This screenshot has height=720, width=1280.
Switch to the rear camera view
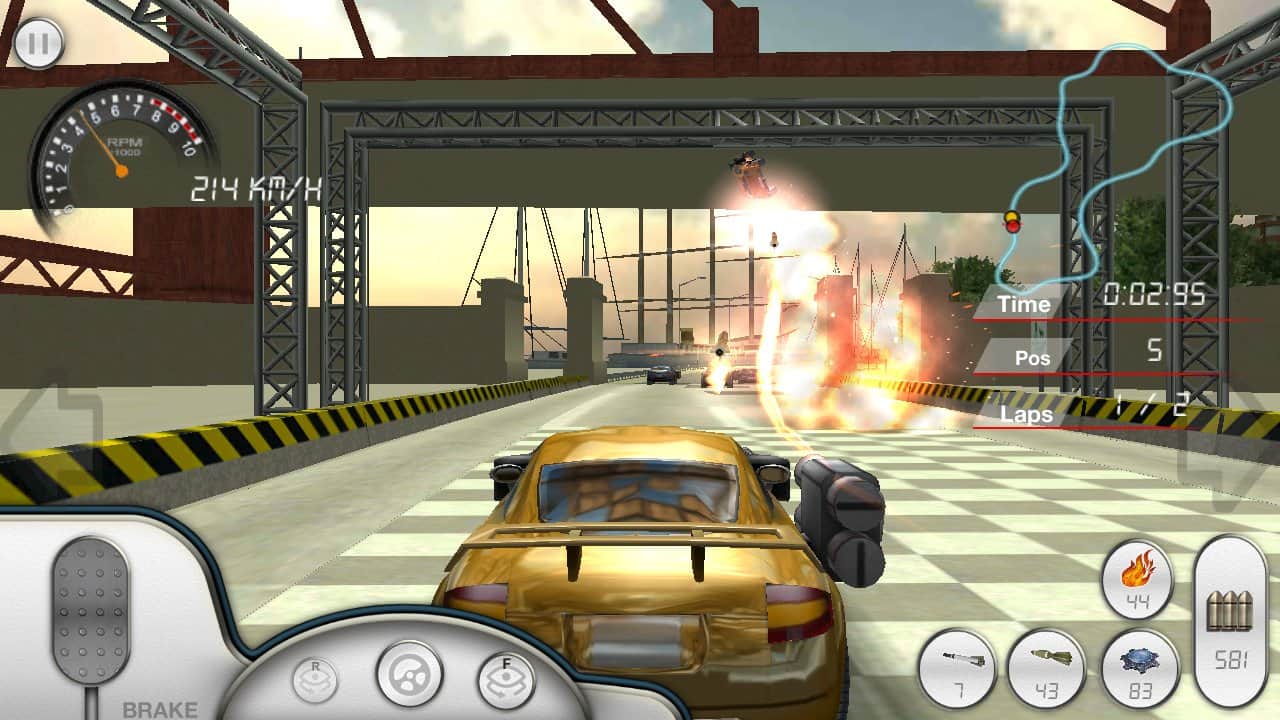(x=313, y=681)
